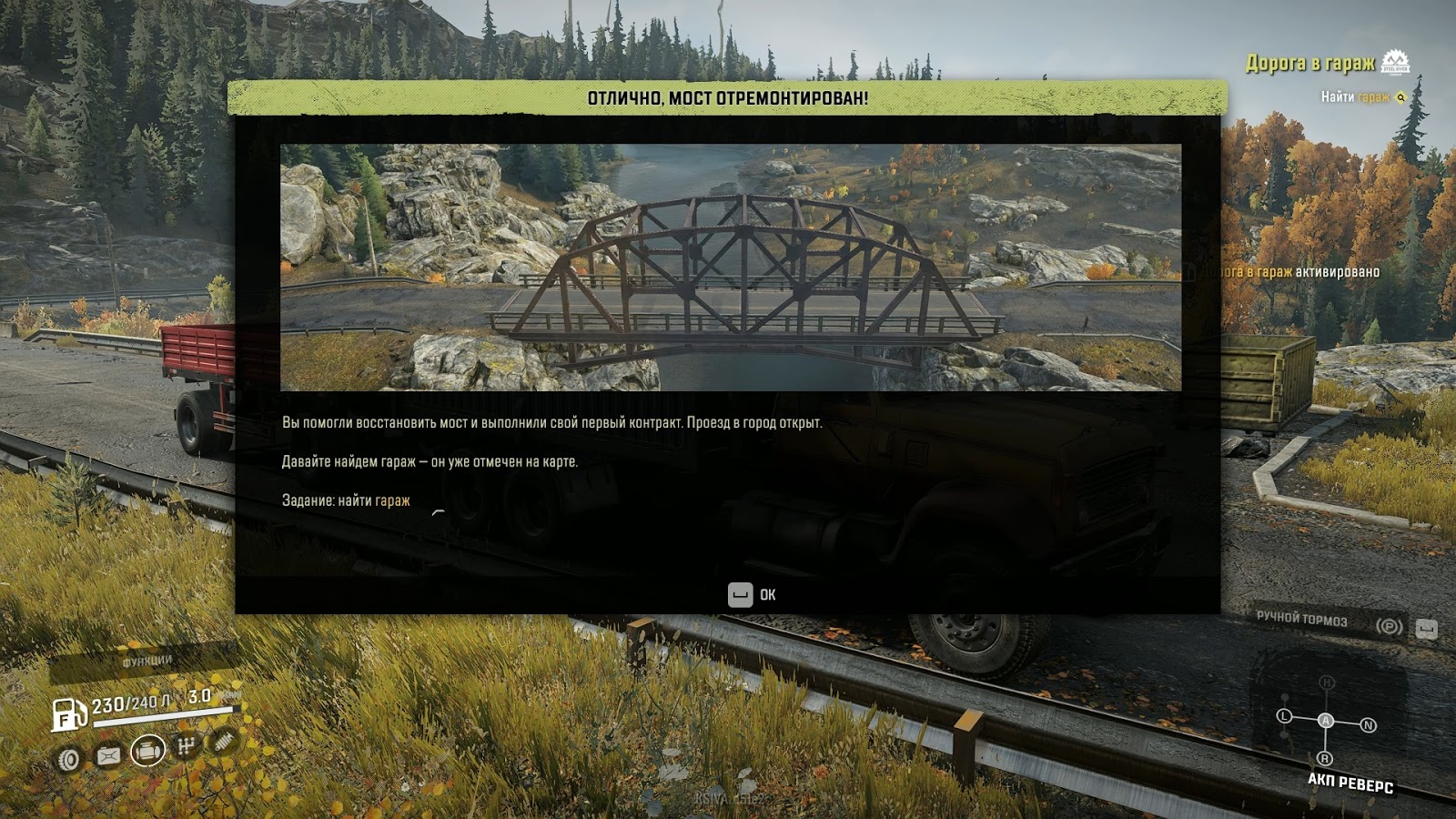Viewport: 1456px width, 819px height.
Task: Select the fuel canister status icon
Action: 108,755
